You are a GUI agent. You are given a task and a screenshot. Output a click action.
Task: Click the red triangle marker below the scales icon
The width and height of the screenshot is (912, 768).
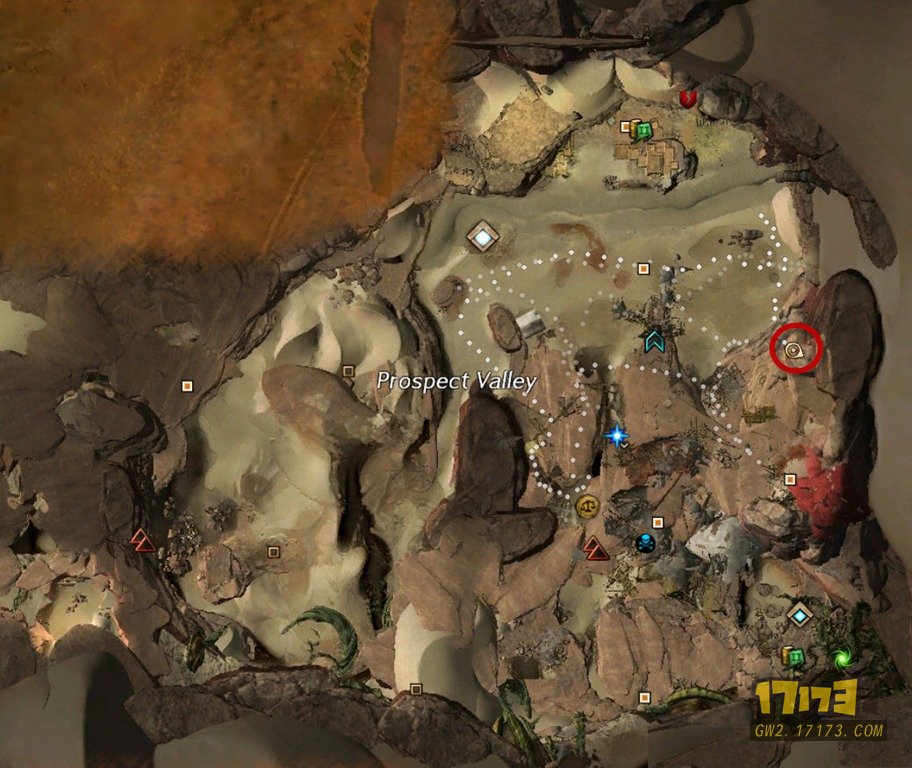(596, 546)
